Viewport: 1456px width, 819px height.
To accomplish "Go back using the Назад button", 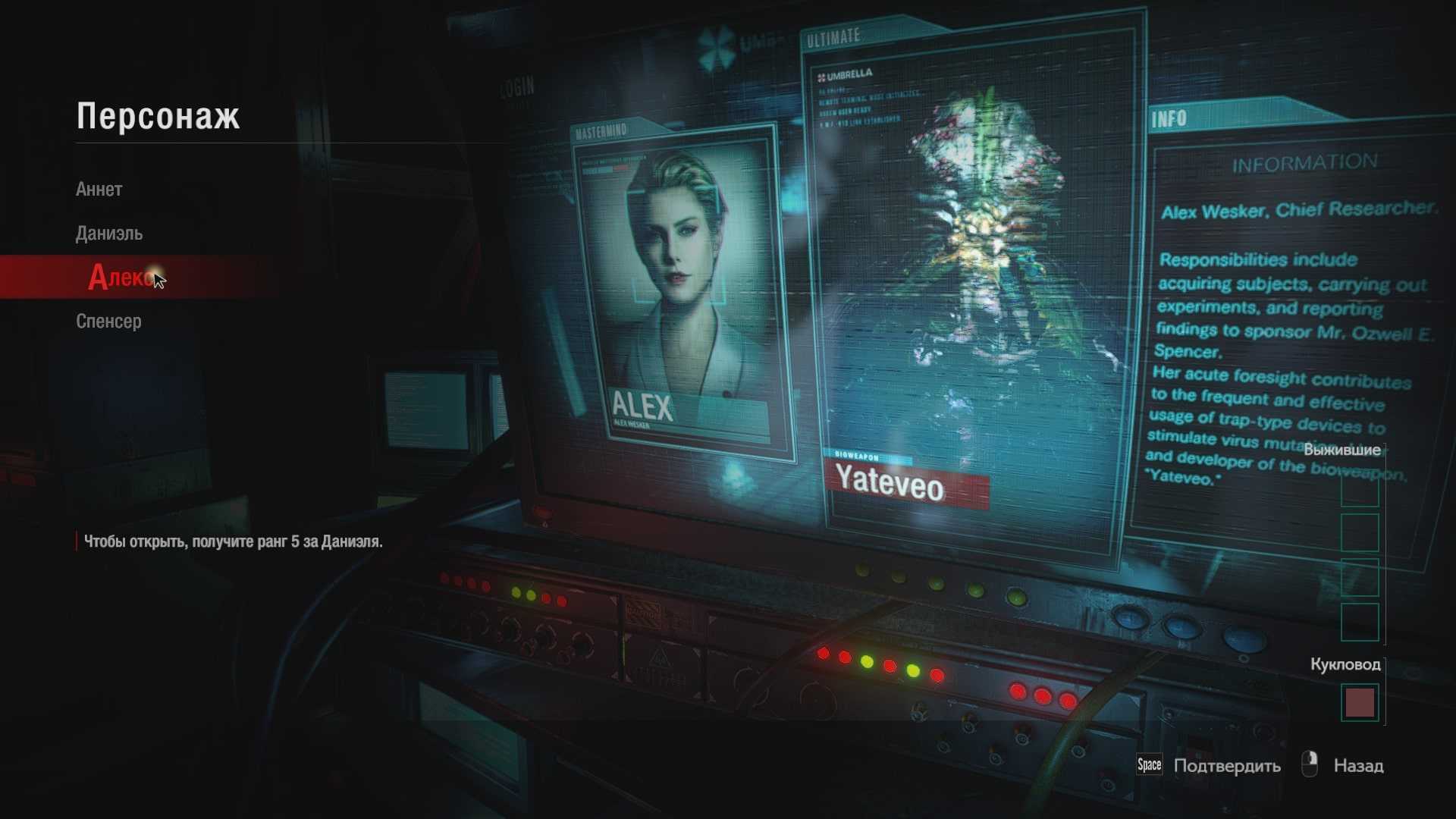I will pyautogui.click(x=1357, y=766).
